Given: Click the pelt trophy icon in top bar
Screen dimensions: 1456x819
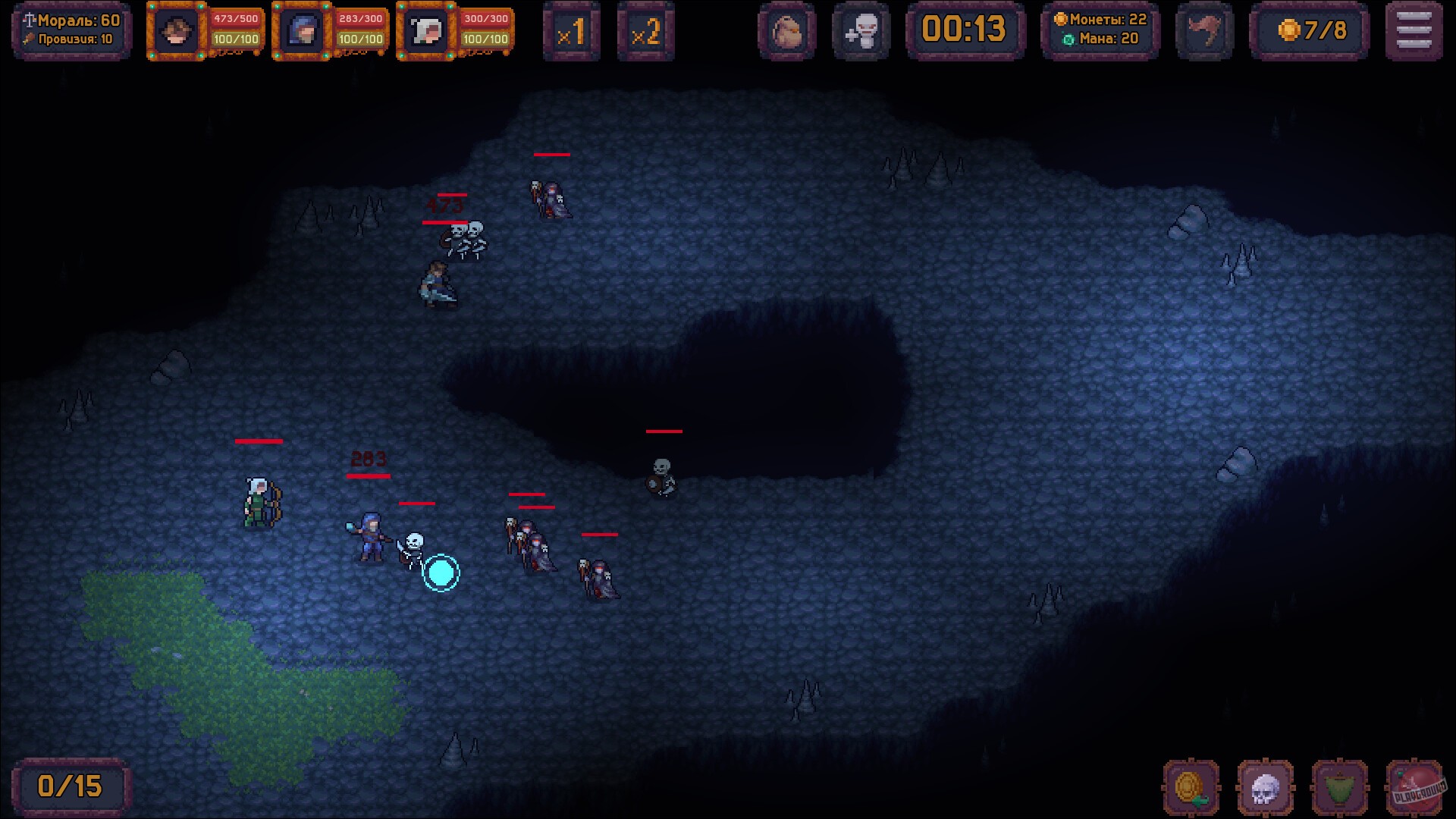Looking at the screenshot, I should 1203,31.
